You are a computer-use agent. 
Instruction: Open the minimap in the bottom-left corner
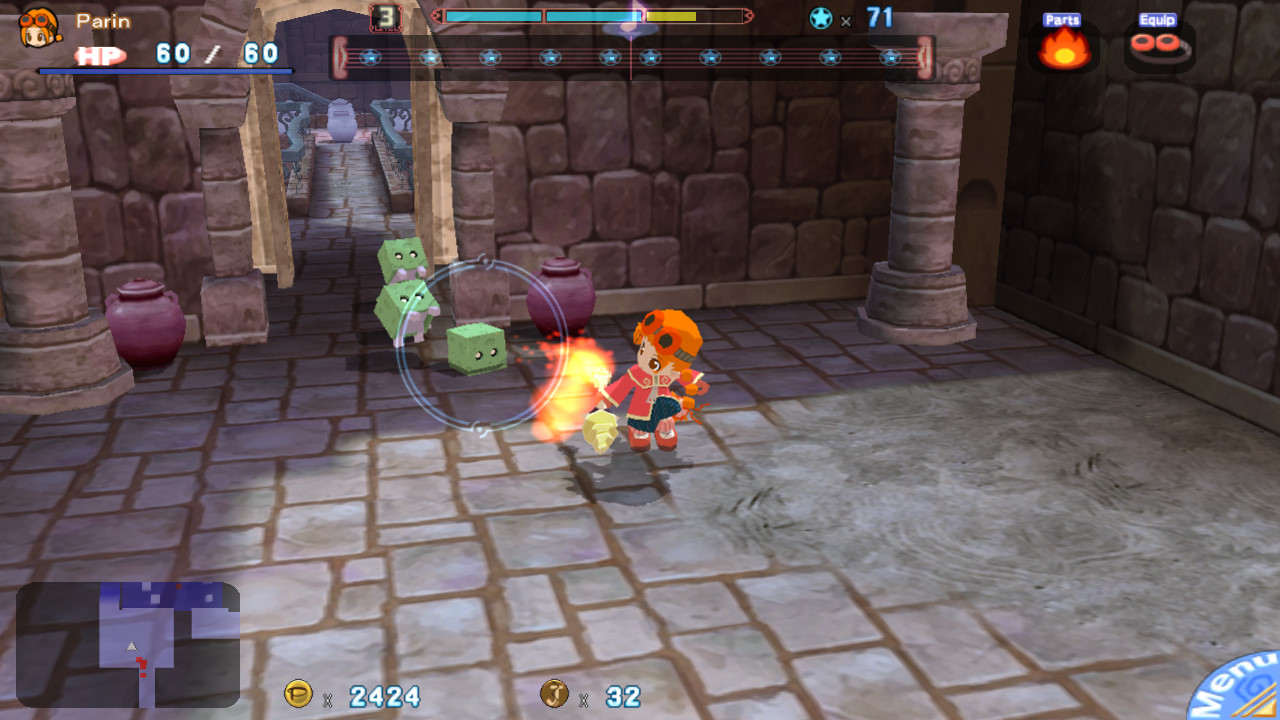130,645
